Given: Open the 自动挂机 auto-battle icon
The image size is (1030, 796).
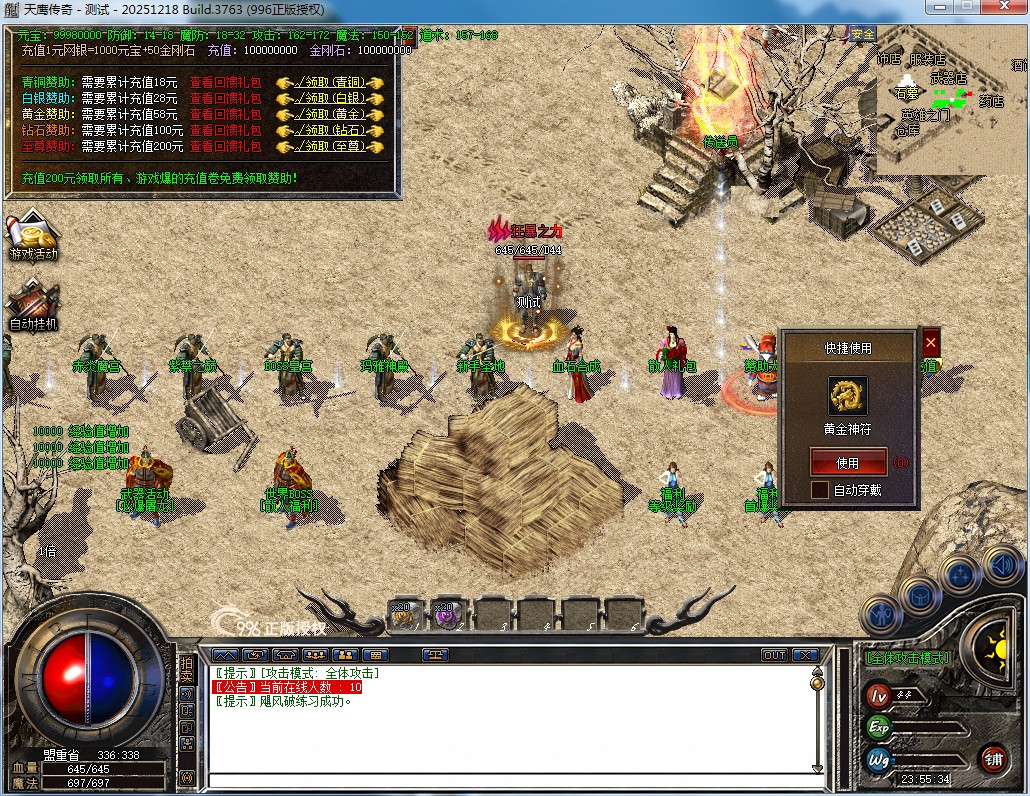Looking at the screenshot, I should (33, 305).
